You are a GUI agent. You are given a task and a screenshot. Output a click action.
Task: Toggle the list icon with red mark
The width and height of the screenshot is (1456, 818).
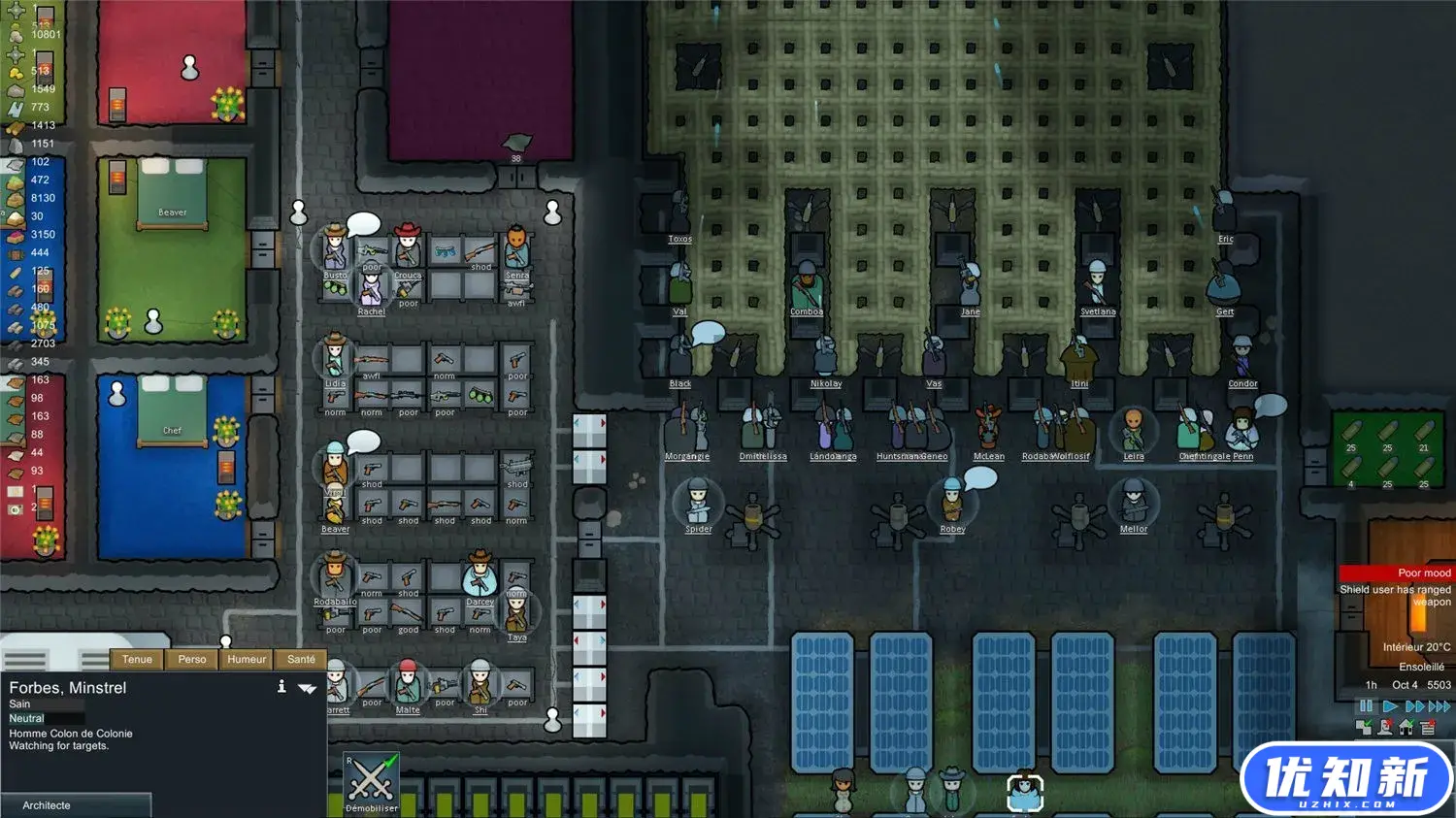[1427, 727]
